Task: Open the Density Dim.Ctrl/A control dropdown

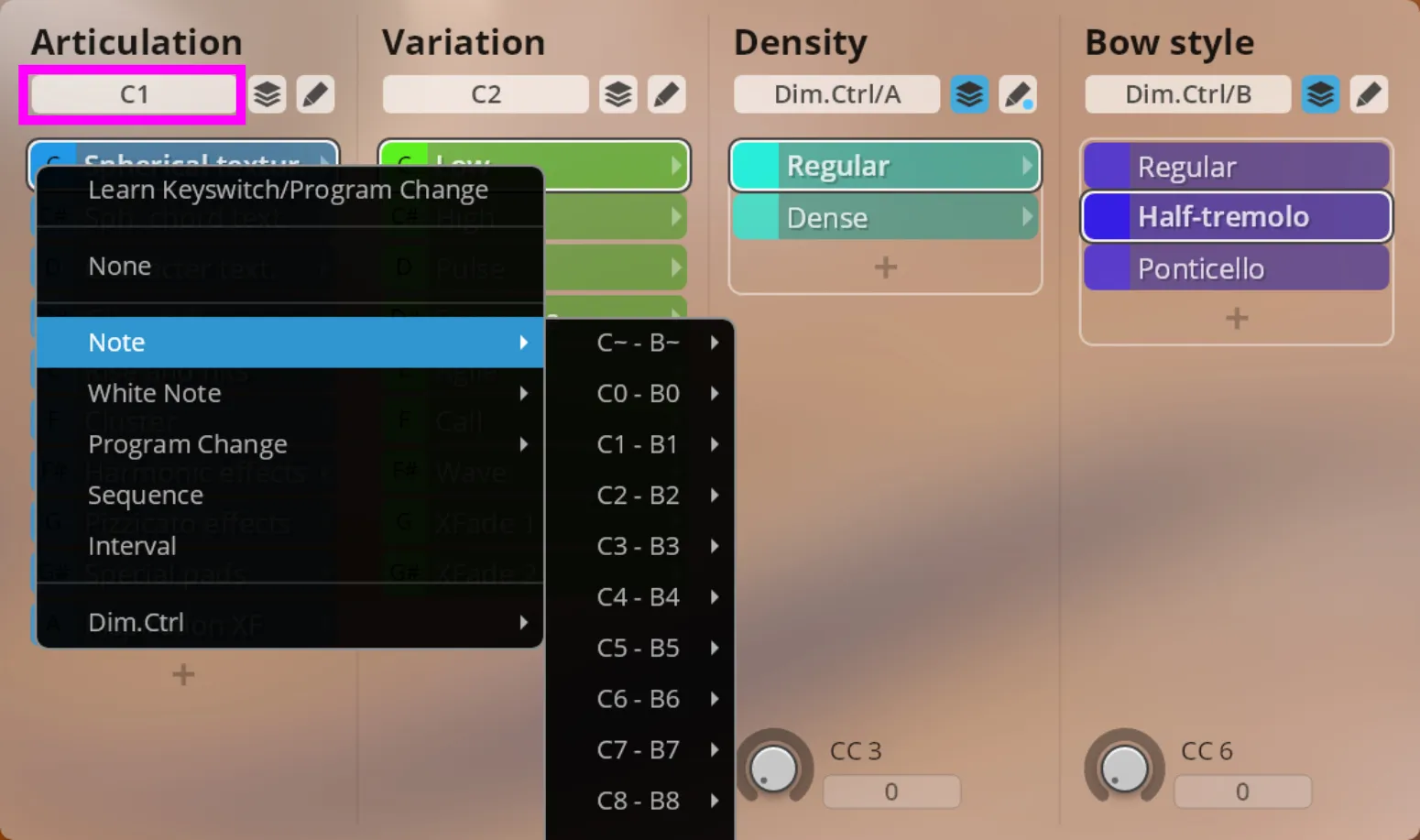Action: [x=836, y=94]
